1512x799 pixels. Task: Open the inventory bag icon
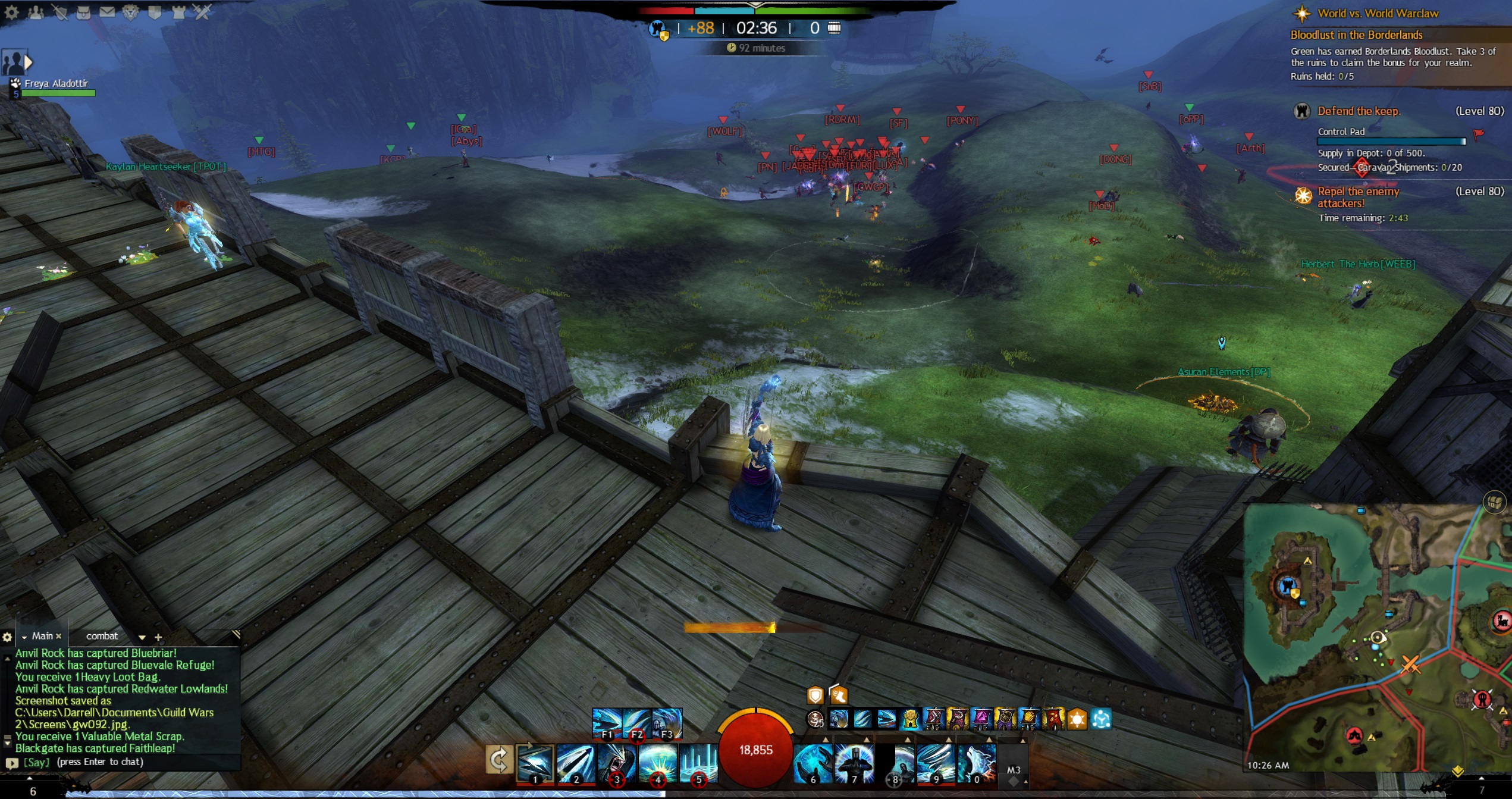pos(83,11)
